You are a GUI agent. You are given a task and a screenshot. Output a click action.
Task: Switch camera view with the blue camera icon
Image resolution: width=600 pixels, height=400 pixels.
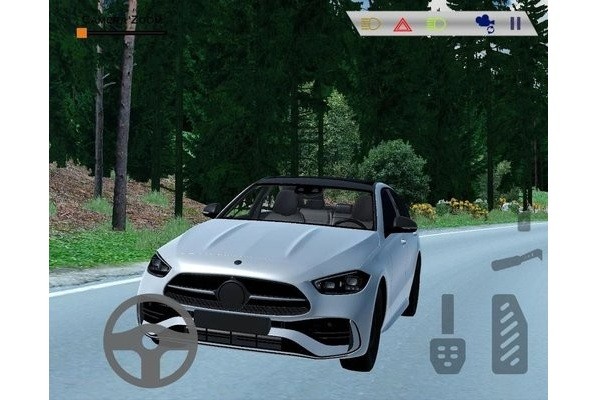pyautogui.click(x=484, y=23)
